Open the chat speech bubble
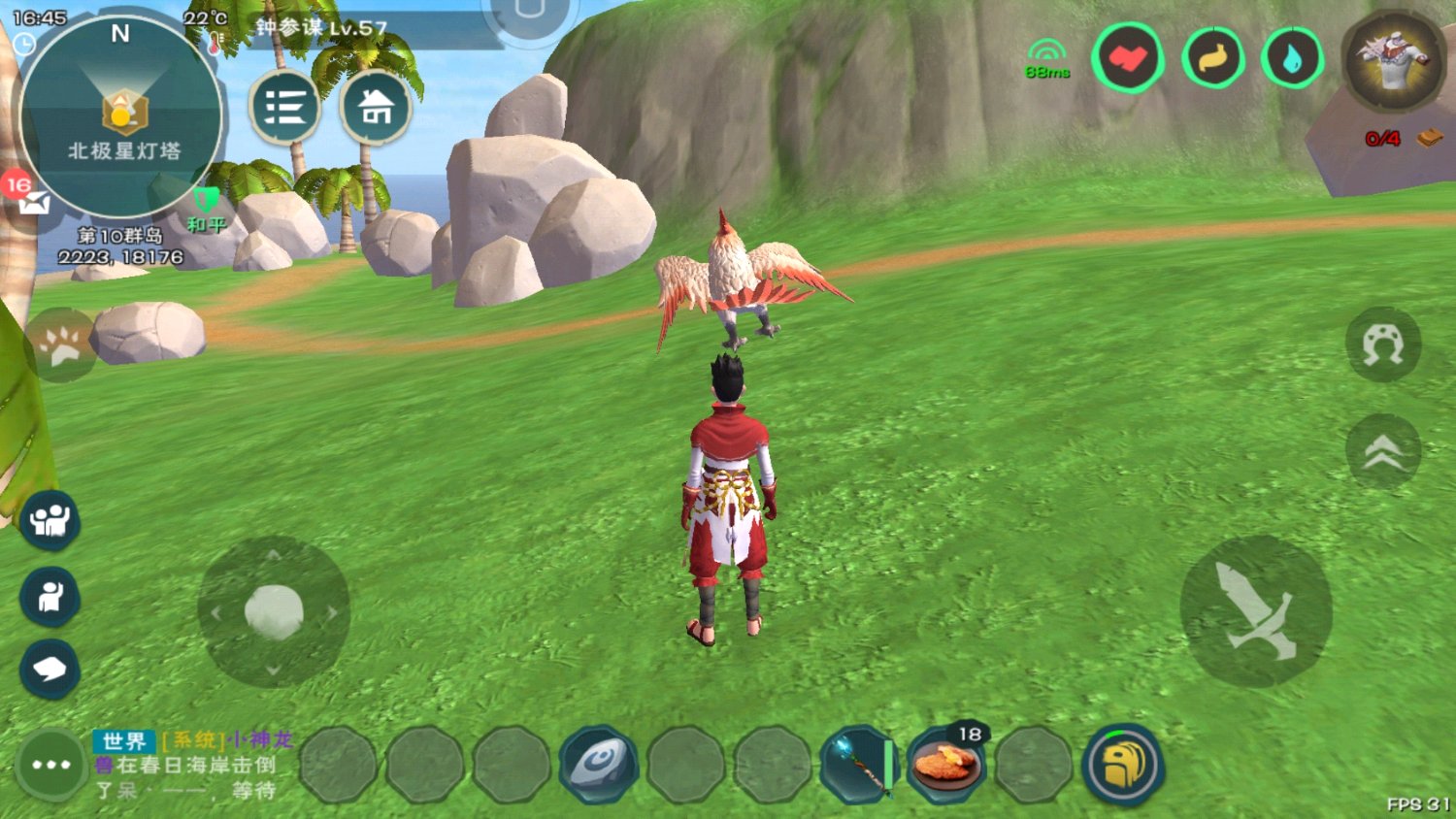Screen dimensions: 1456x819 click(50, 669)
